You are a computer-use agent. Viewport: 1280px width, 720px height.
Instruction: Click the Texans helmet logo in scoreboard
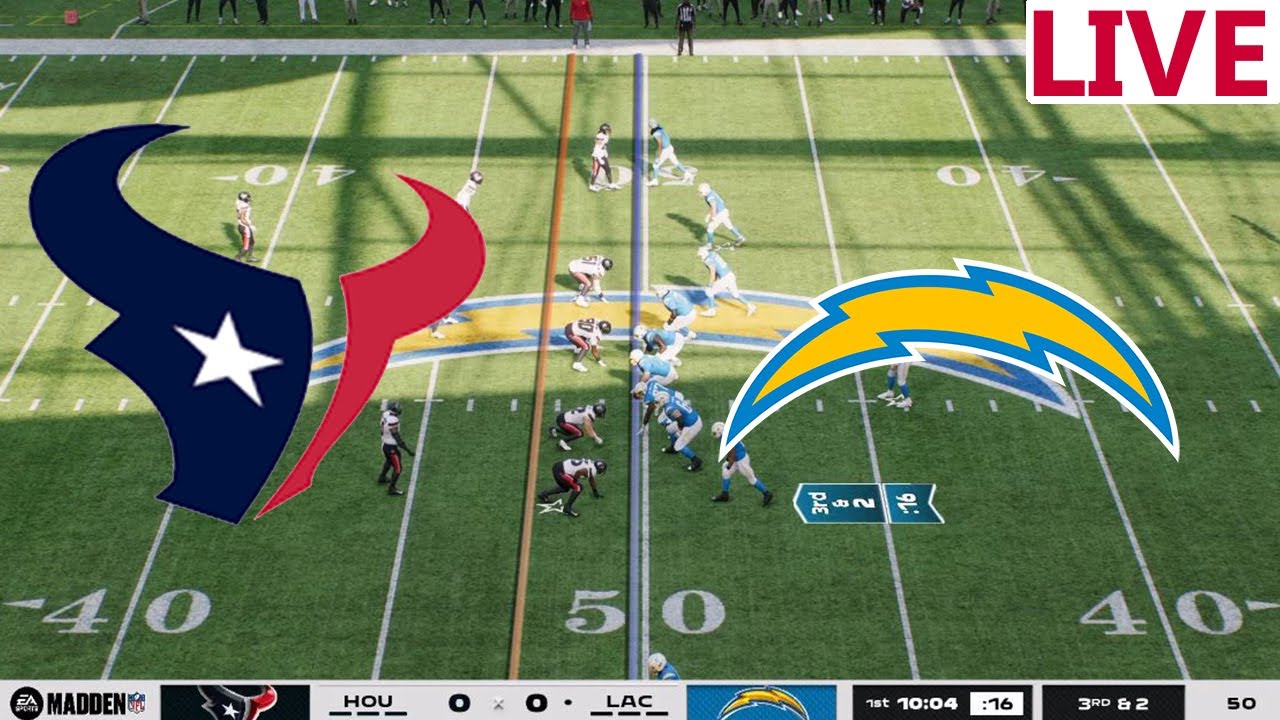pyautogui.click(x=230, y=703)
